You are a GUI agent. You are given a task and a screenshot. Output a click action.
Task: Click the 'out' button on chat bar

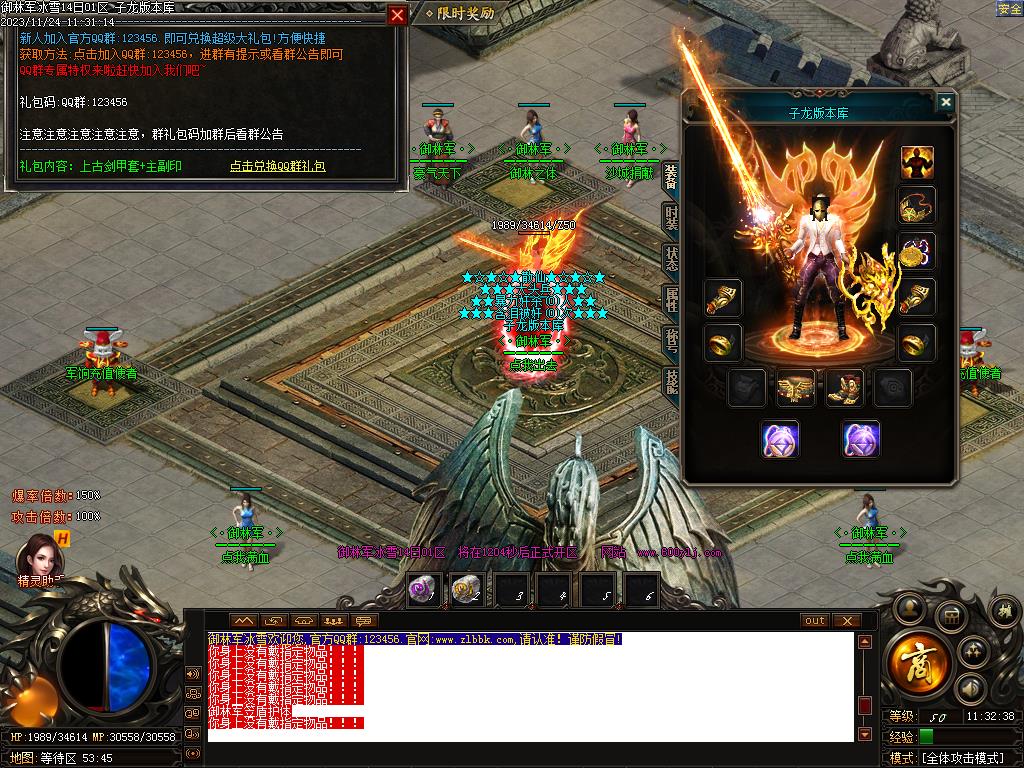[815, 621]
